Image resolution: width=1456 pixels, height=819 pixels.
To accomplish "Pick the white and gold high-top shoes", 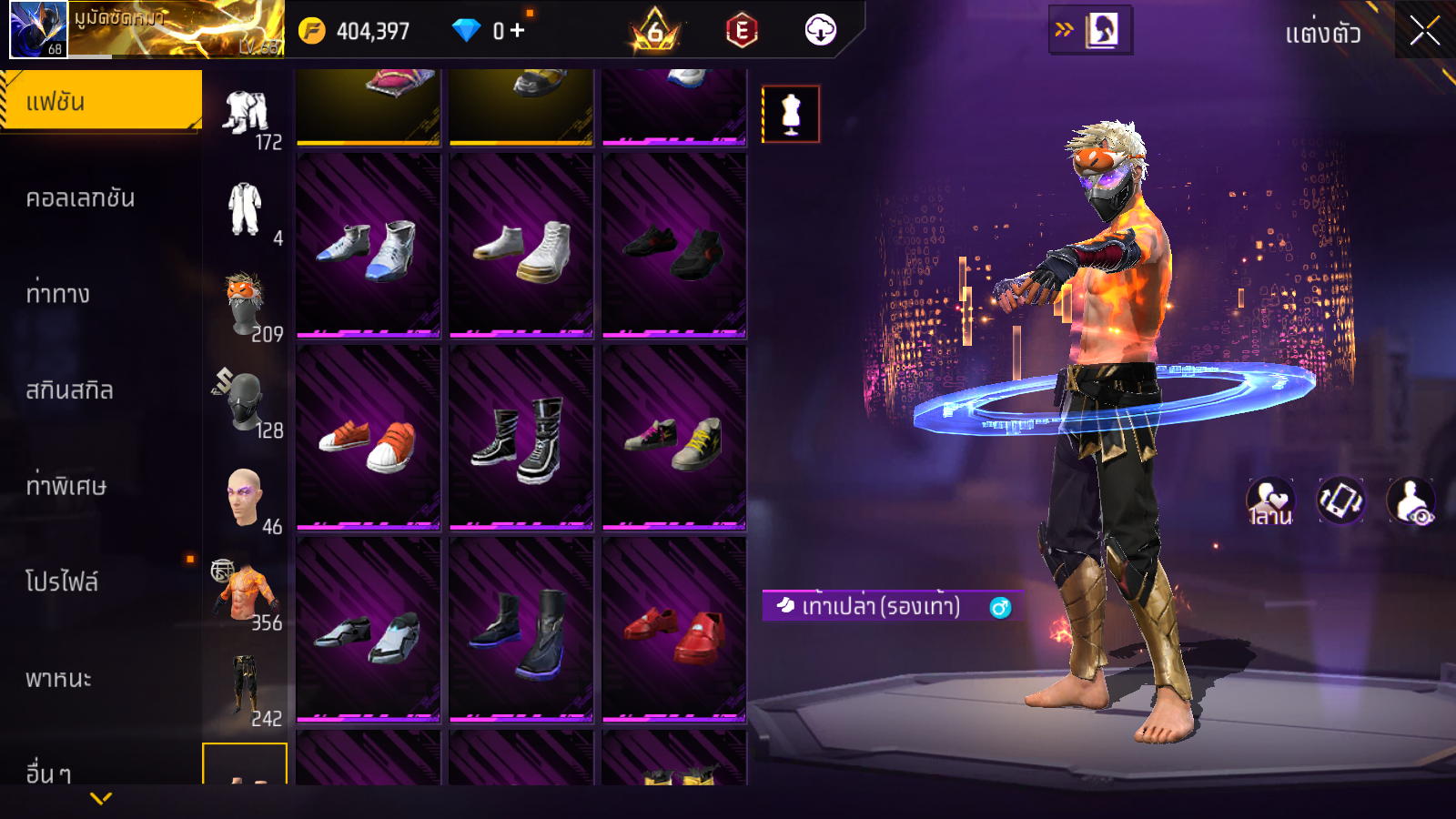I will tap(521, 246).
